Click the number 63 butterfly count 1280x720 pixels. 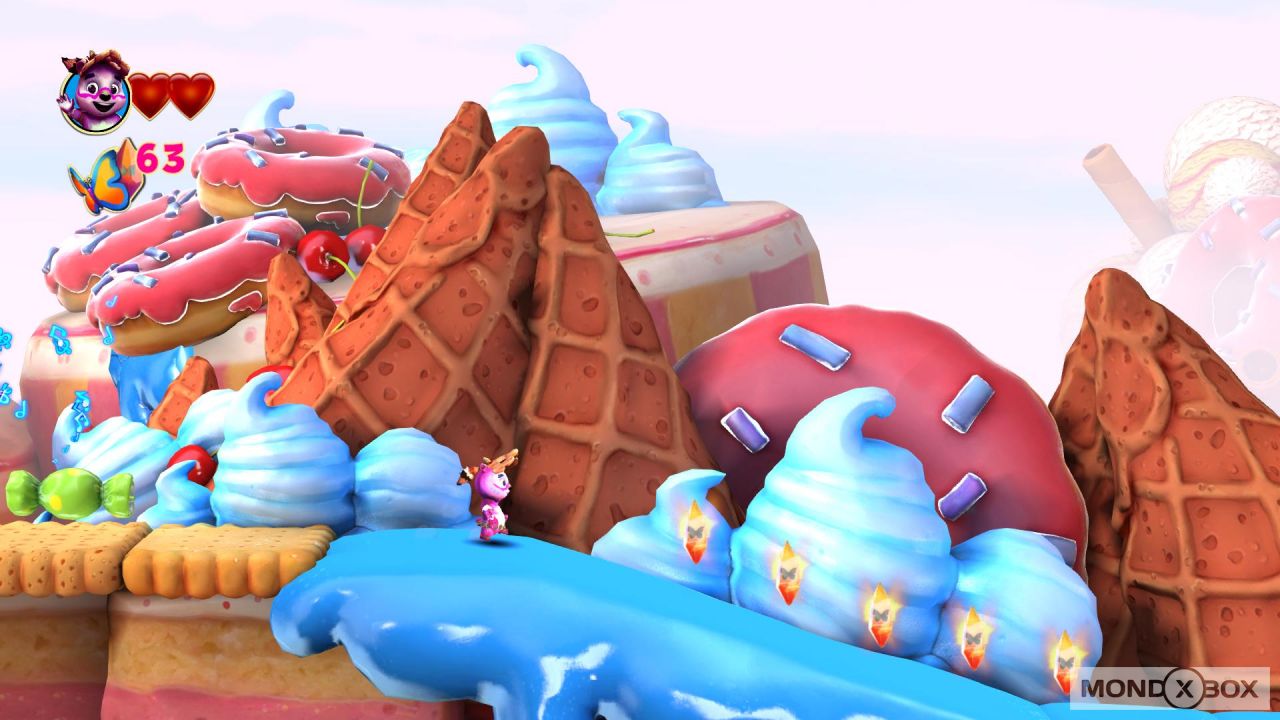(163, 157)
